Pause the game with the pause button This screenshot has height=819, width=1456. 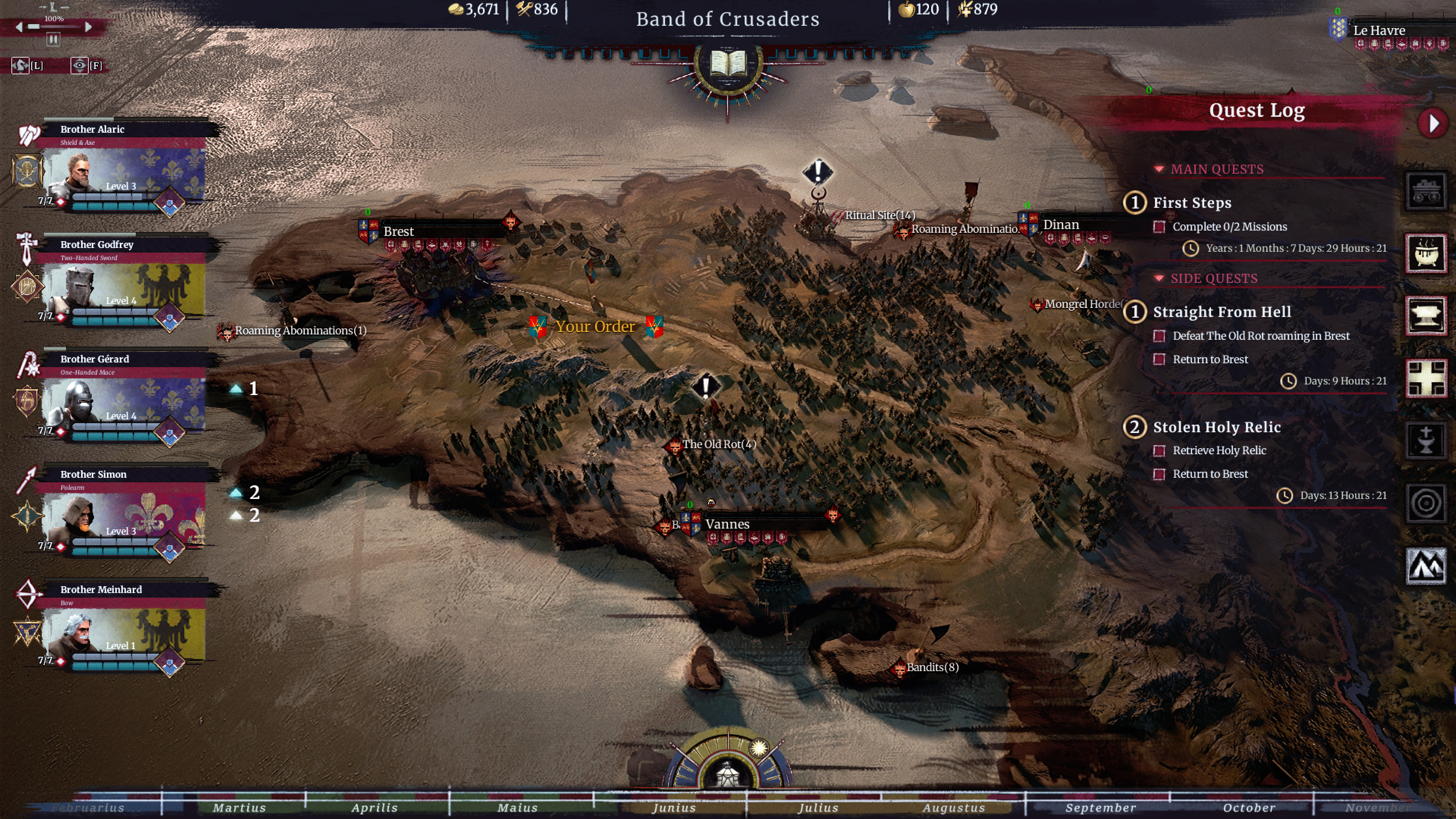click(x=53, y=39)
